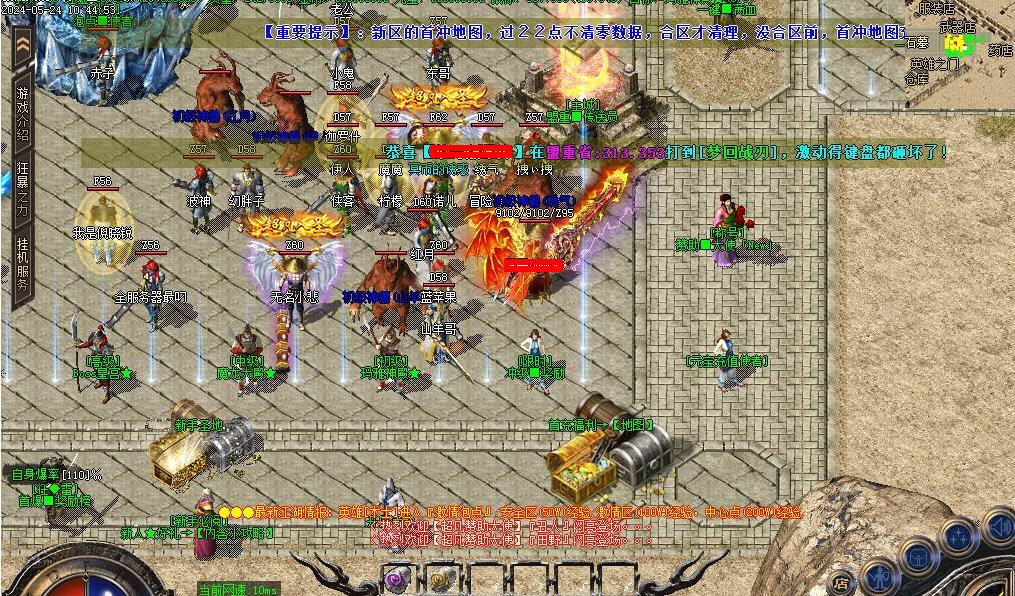Collapse the left side panel with the arrow
The height and width of the screenshot is (596, 1015).
(x=21, y=46)
